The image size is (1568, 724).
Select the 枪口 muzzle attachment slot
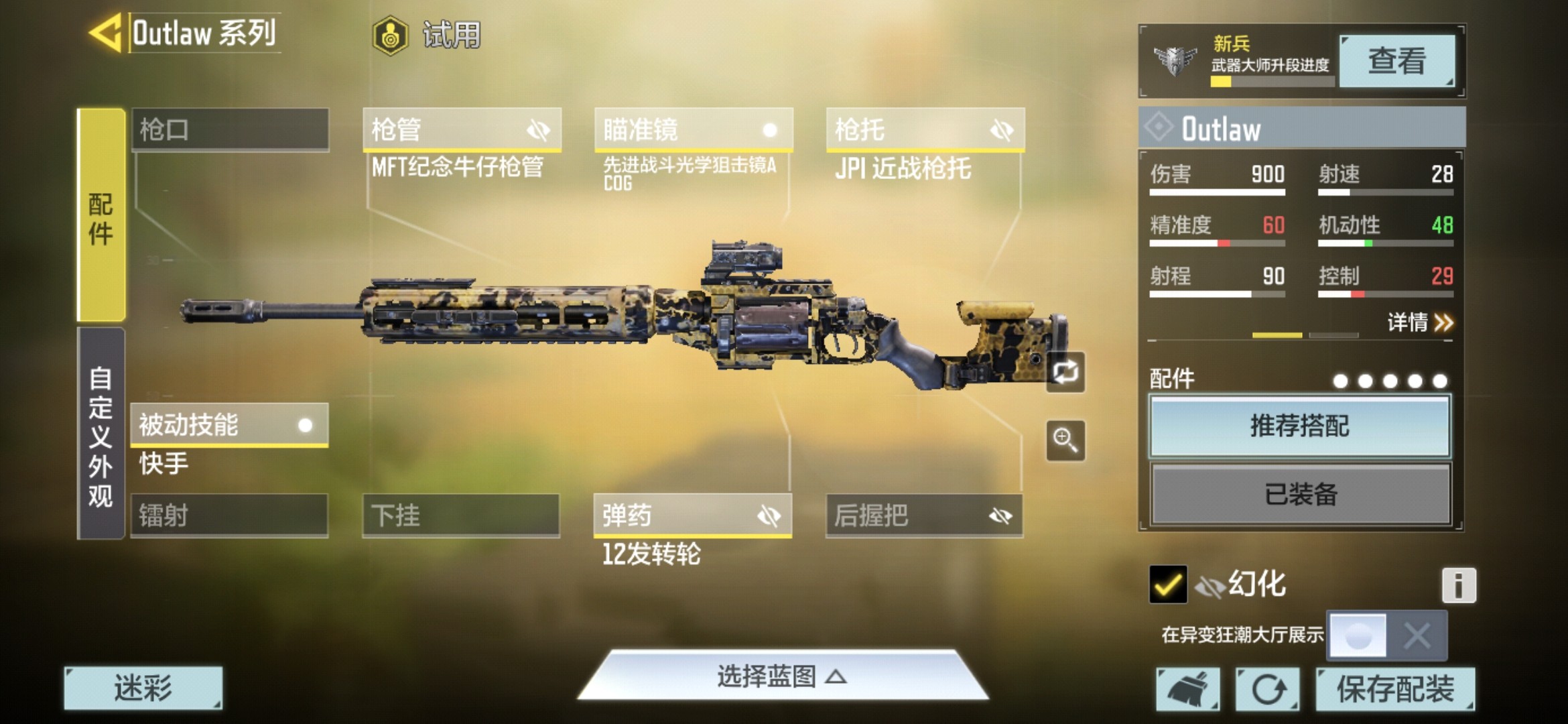point(230,129)
